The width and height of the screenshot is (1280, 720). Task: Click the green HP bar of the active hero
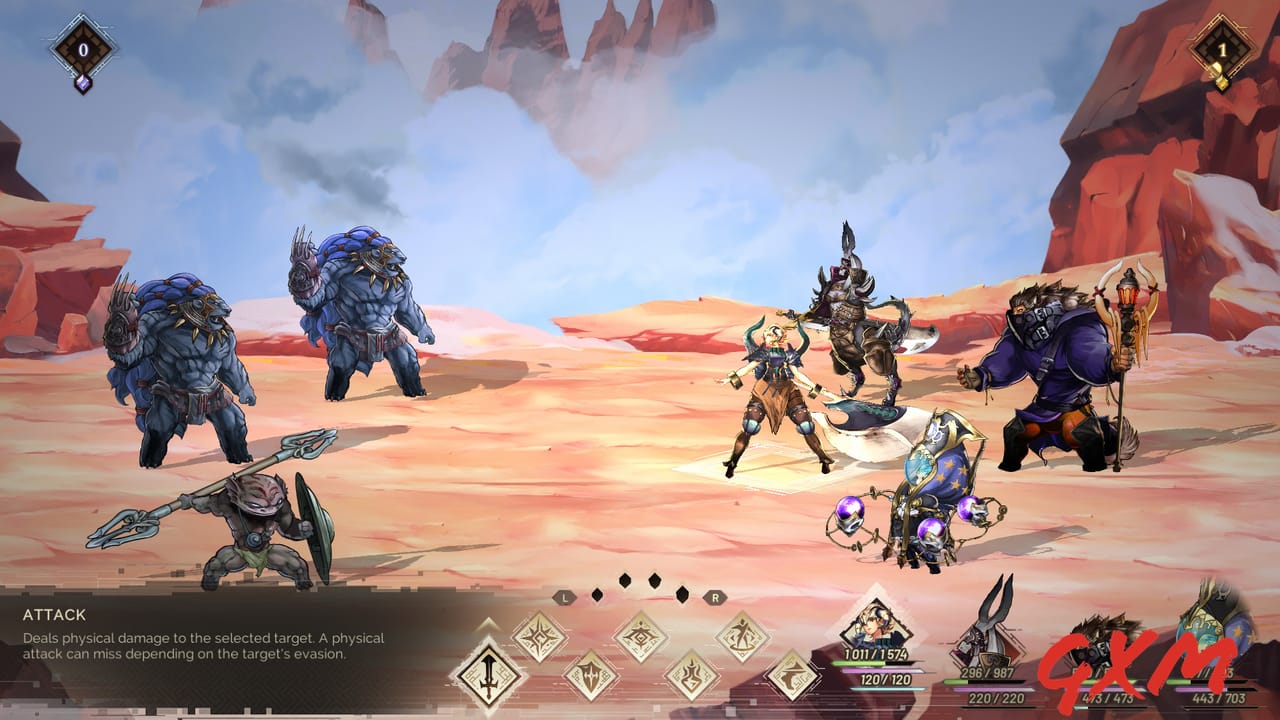tap(870, 663)
